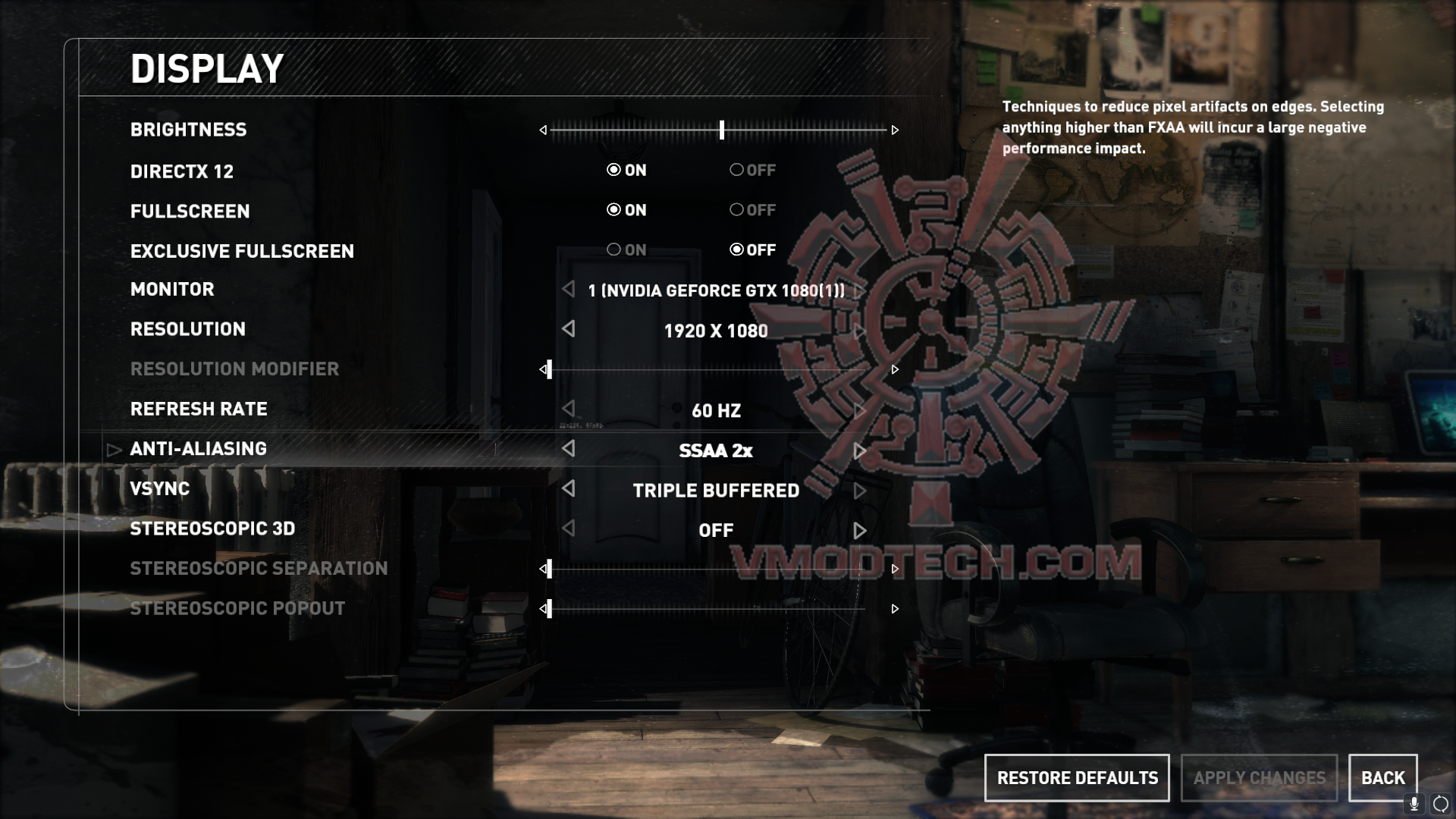Highlight the Refresh Rate setting row
Image resolution: width=1456 pixels, height=819 pixels.
click(199, 409)
